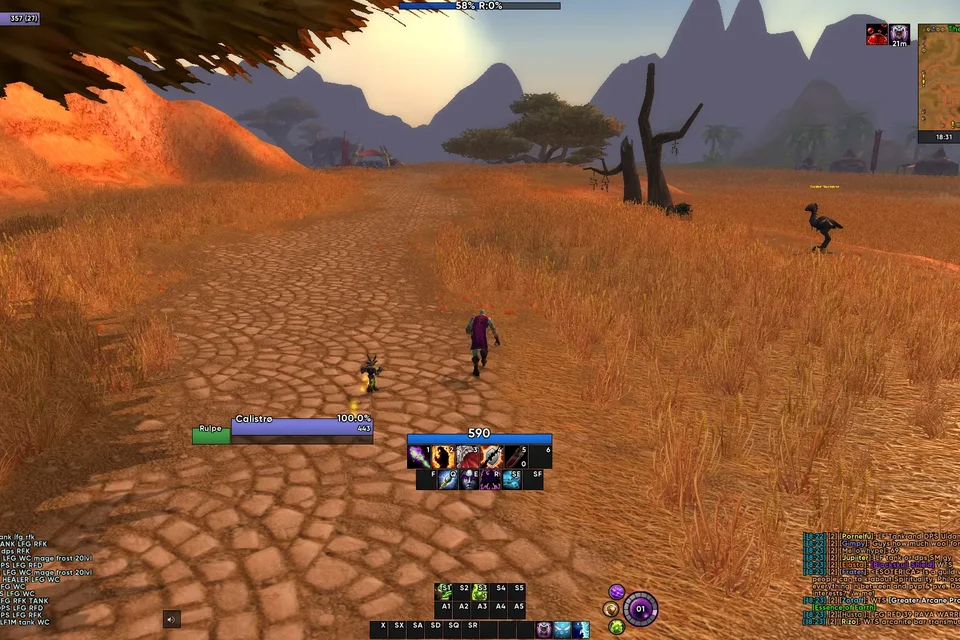
Task: Toggle the chat speaker button
Action: [172, 619]
